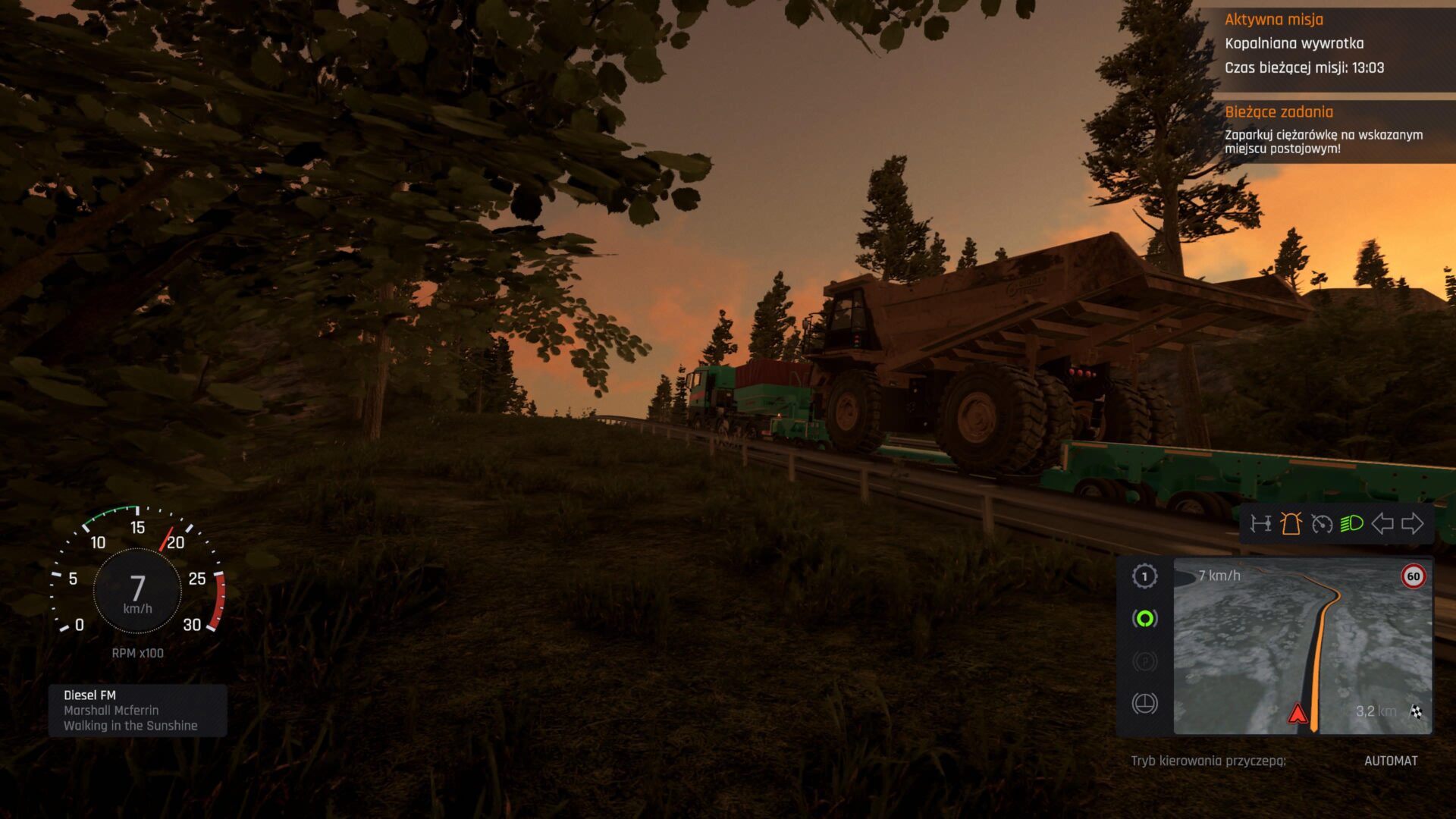Turn off the green headlights indicator
1456x819 pixels.
tap(1352, 522)
